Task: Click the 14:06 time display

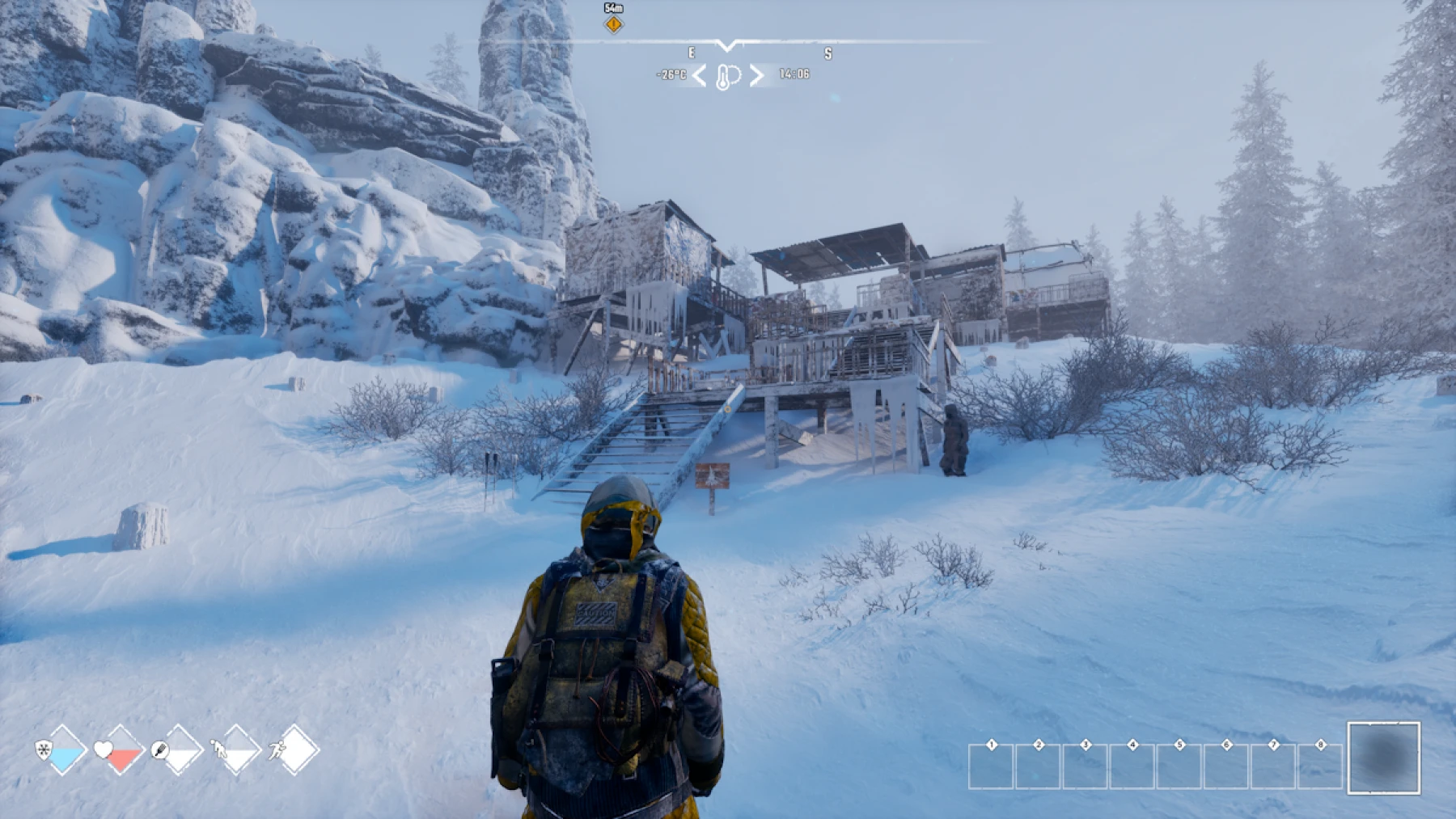Action: (x=794, y=75)
